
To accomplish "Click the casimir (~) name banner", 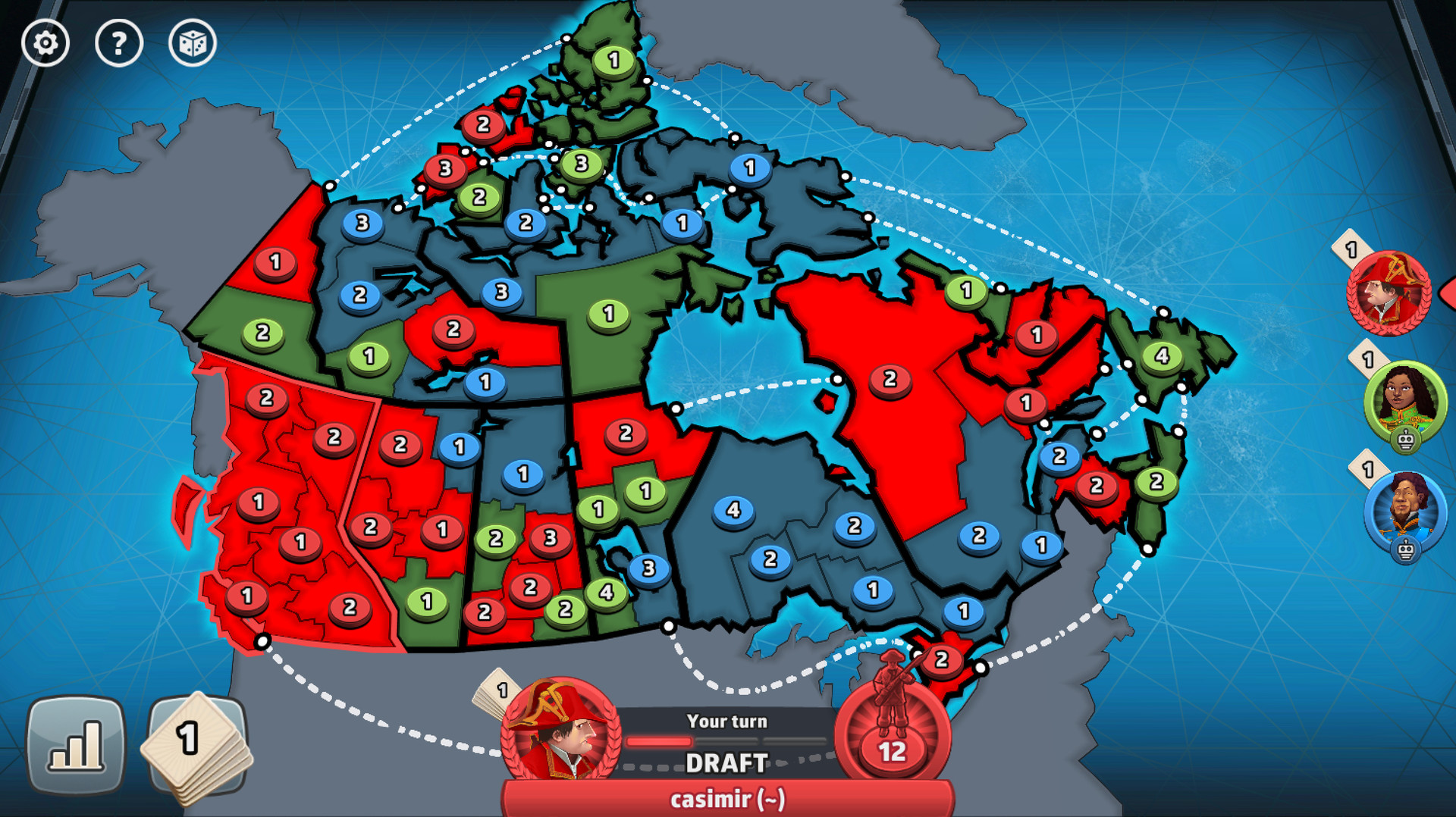I will click(726, 798).
